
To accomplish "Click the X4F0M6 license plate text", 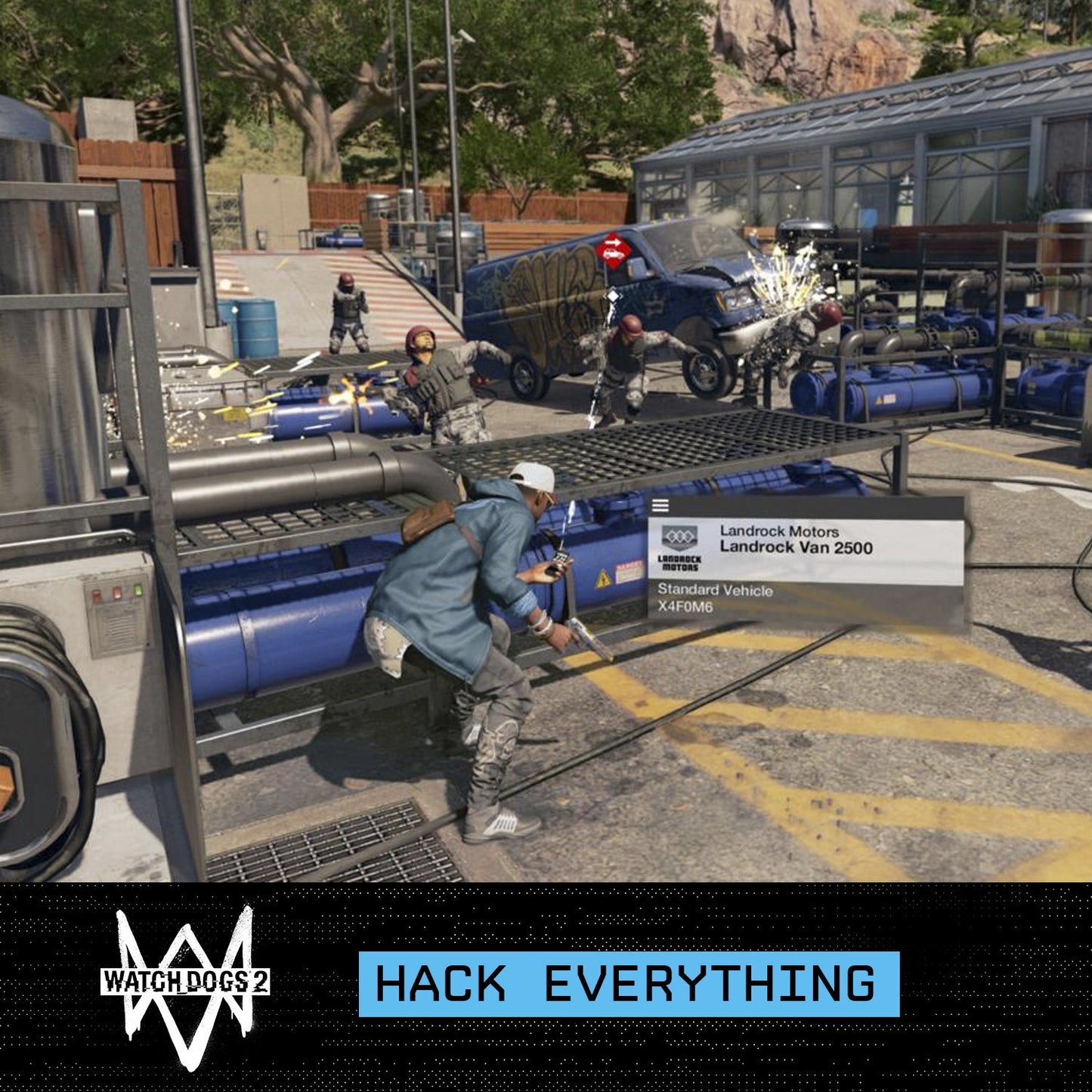I will click(x=685, y=606).
